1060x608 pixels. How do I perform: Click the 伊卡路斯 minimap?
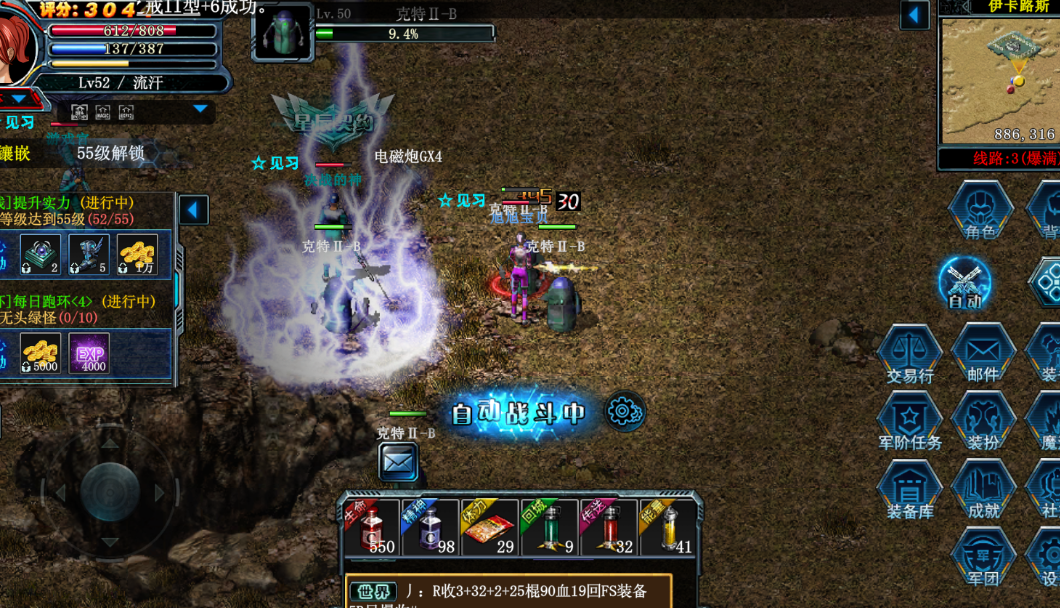pos(996,78)
